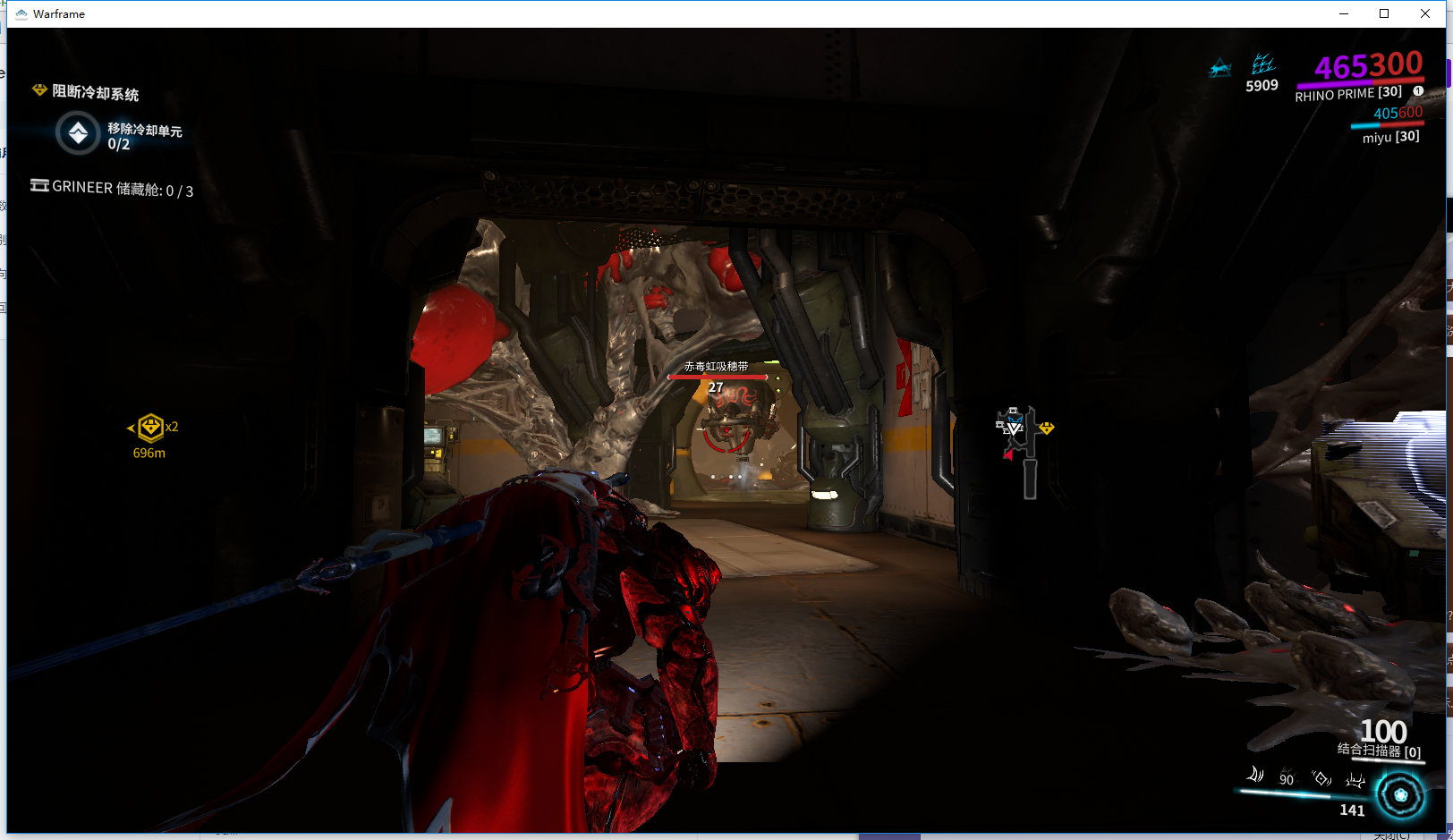
Task: Click the GRINEER 储藏舱 container icon
Action: pos(39,186)
